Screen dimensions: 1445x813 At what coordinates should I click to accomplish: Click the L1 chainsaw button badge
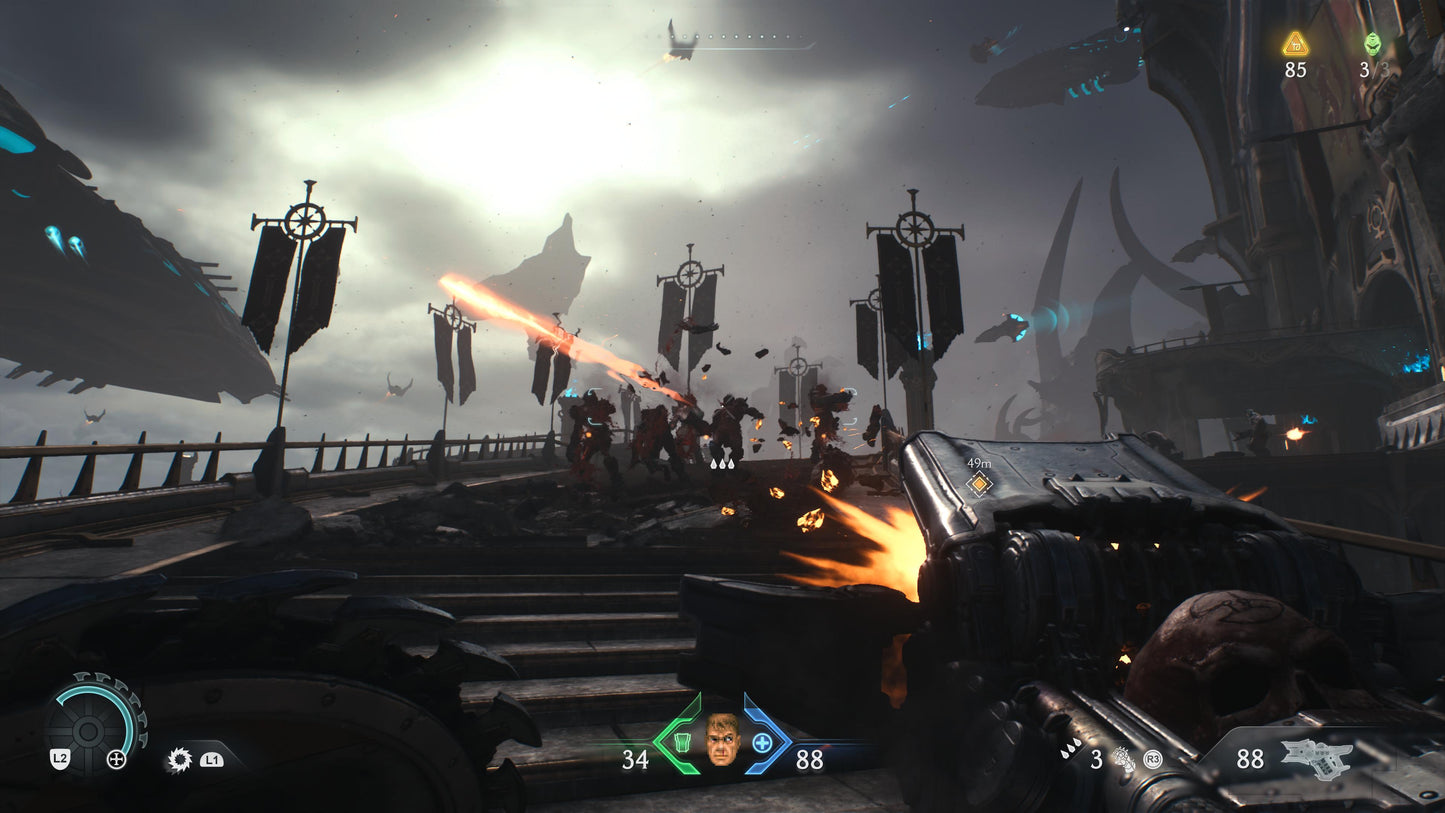[x=212, y=759]
